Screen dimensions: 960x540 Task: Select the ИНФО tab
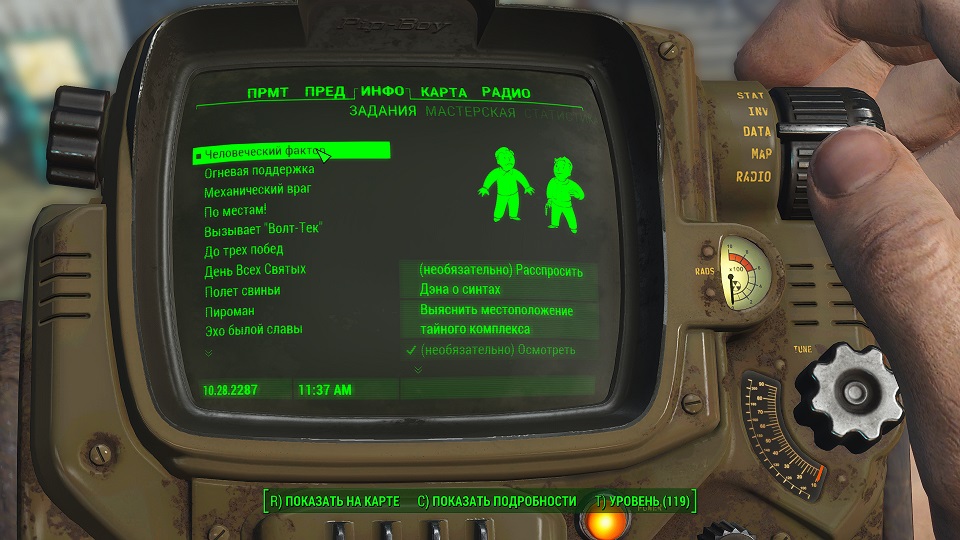click(382, 92)
